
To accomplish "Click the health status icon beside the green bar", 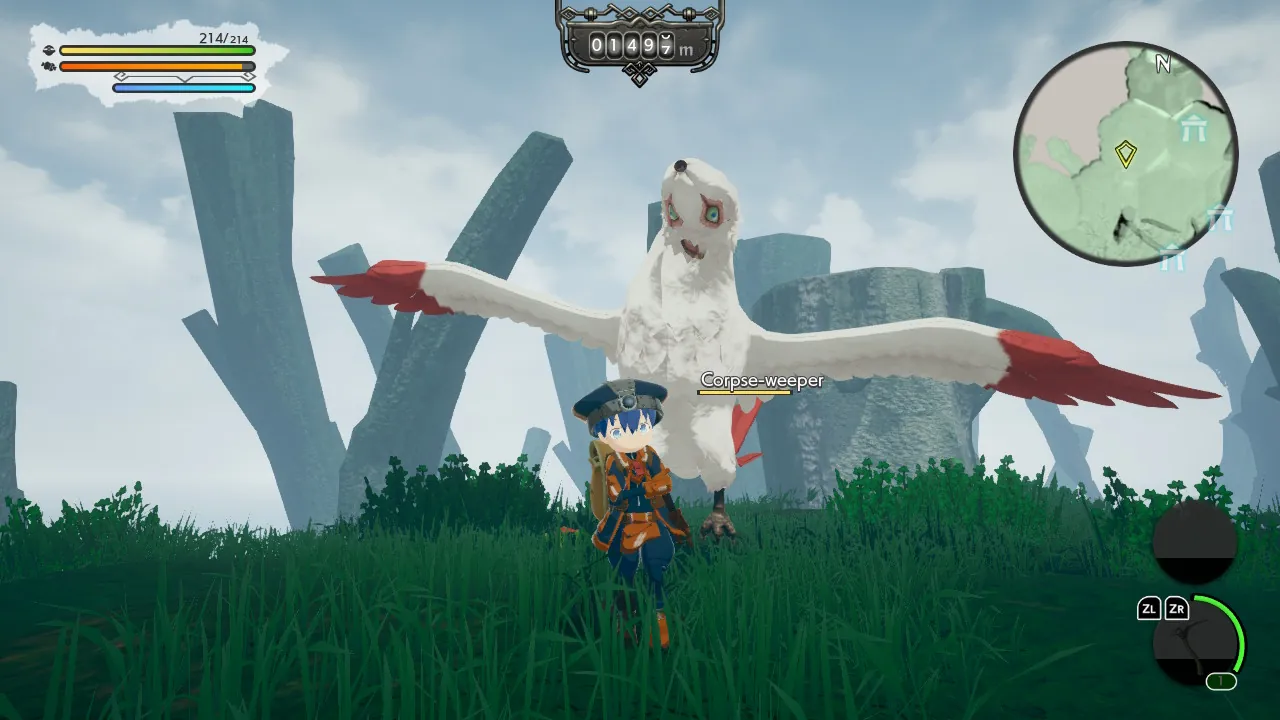I will (49, 50).
